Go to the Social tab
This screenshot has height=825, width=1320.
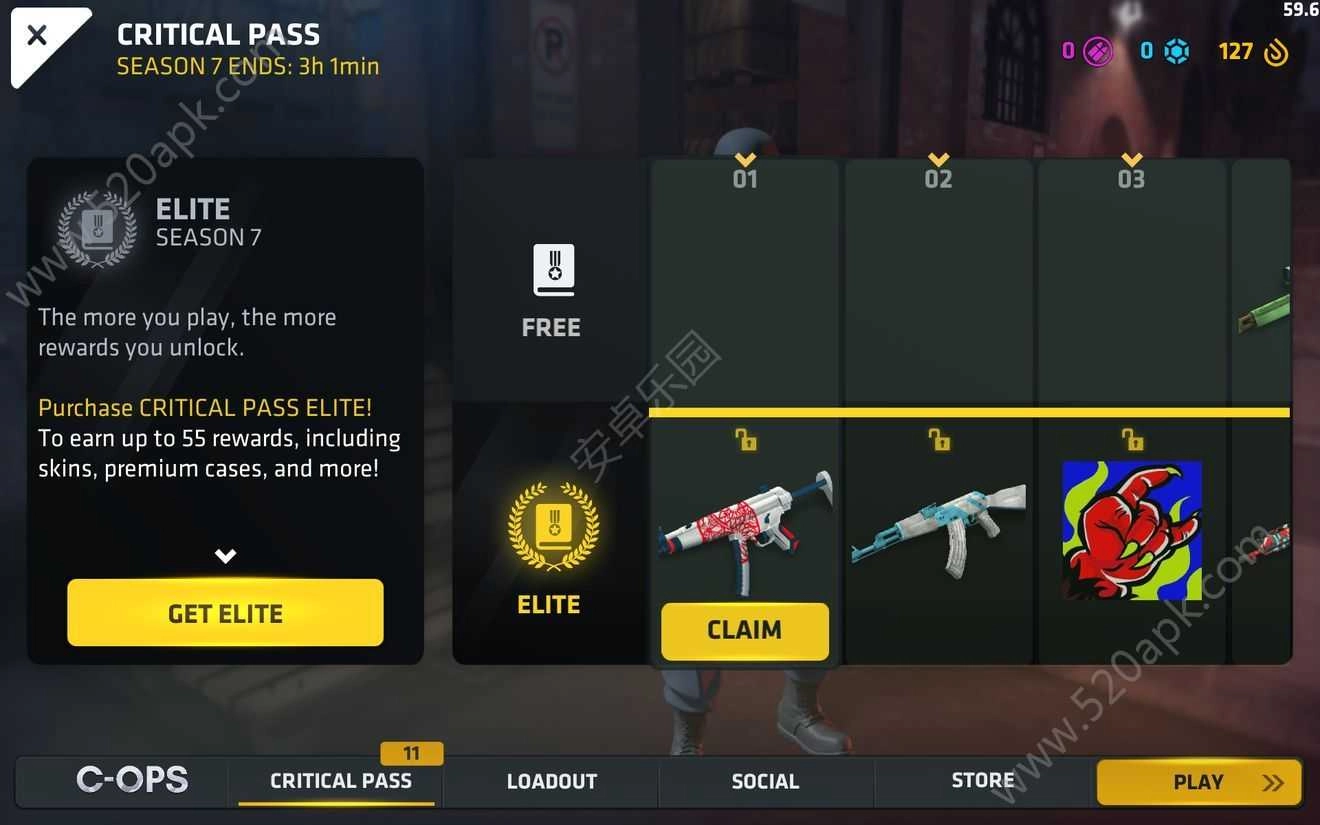point(765,781)
